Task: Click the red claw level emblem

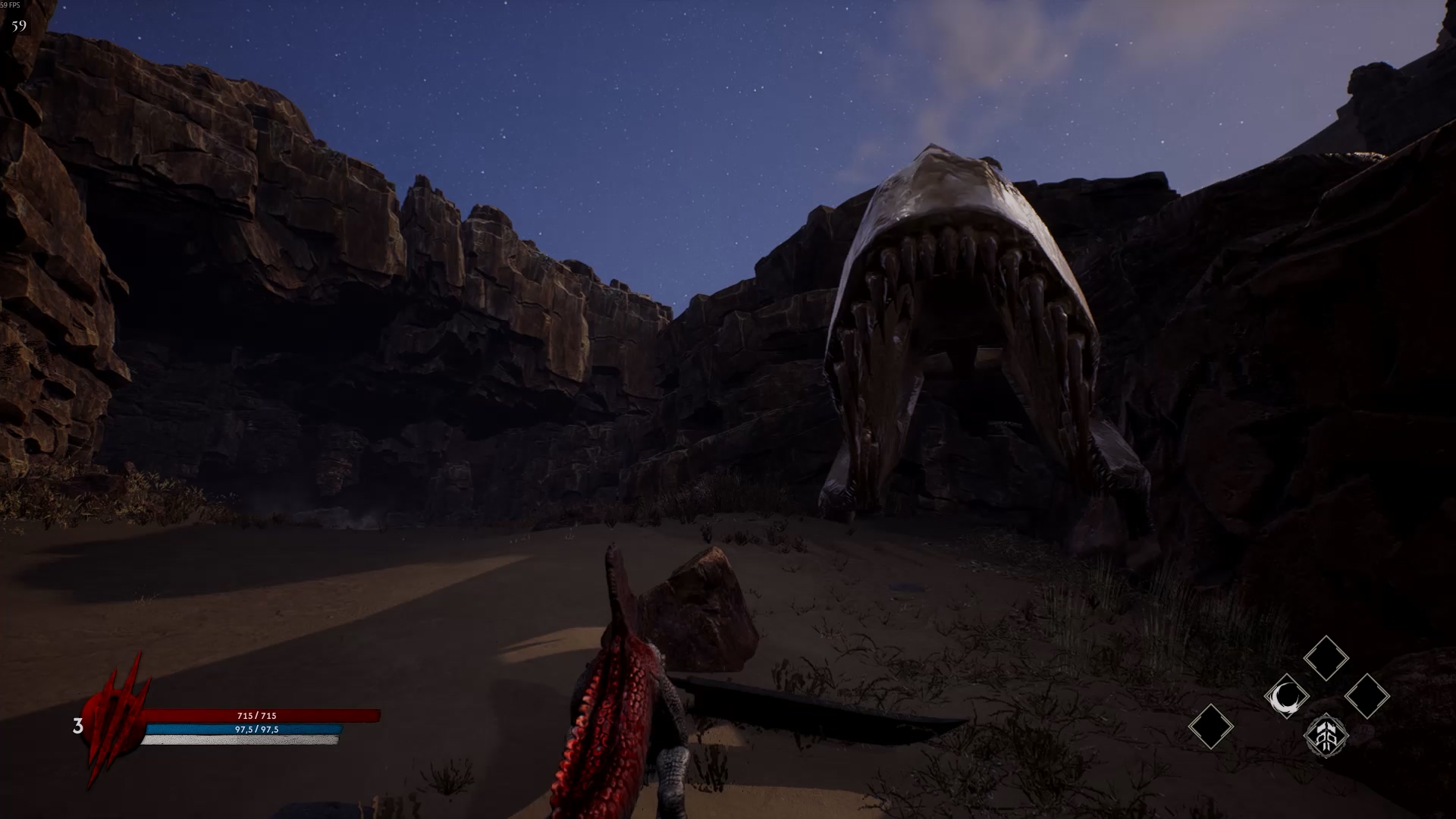Action: 112,720
